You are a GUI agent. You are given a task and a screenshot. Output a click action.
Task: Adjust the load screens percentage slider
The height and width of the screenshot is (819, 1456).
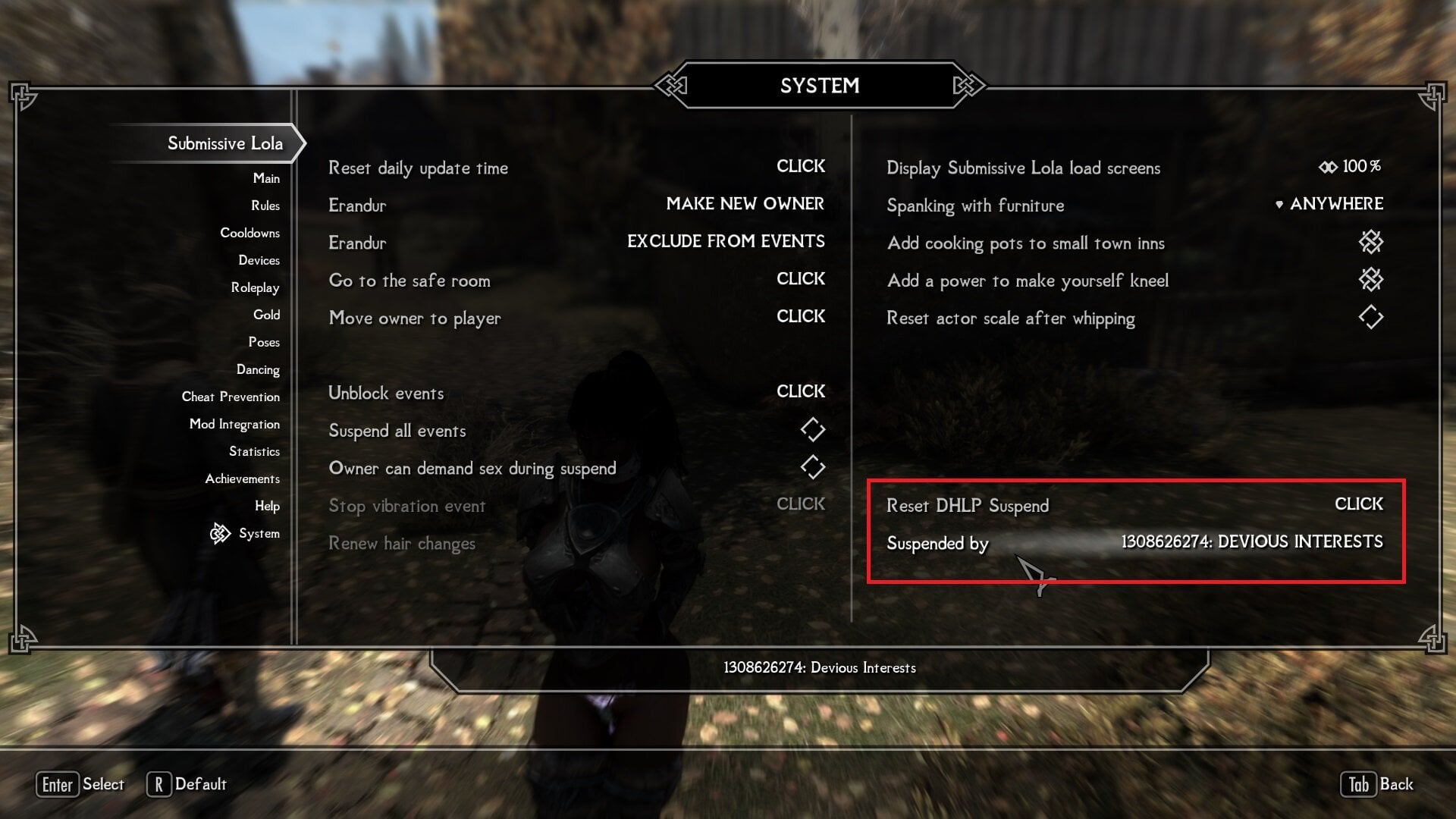[1351, 166]
